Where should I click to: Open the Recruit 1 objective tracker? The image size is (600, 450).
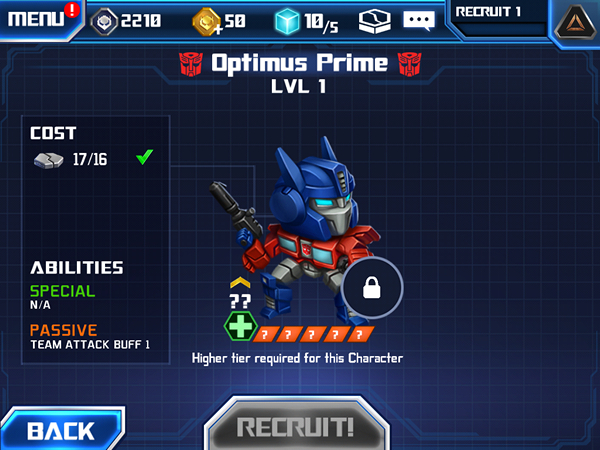[x=497, y=18]
